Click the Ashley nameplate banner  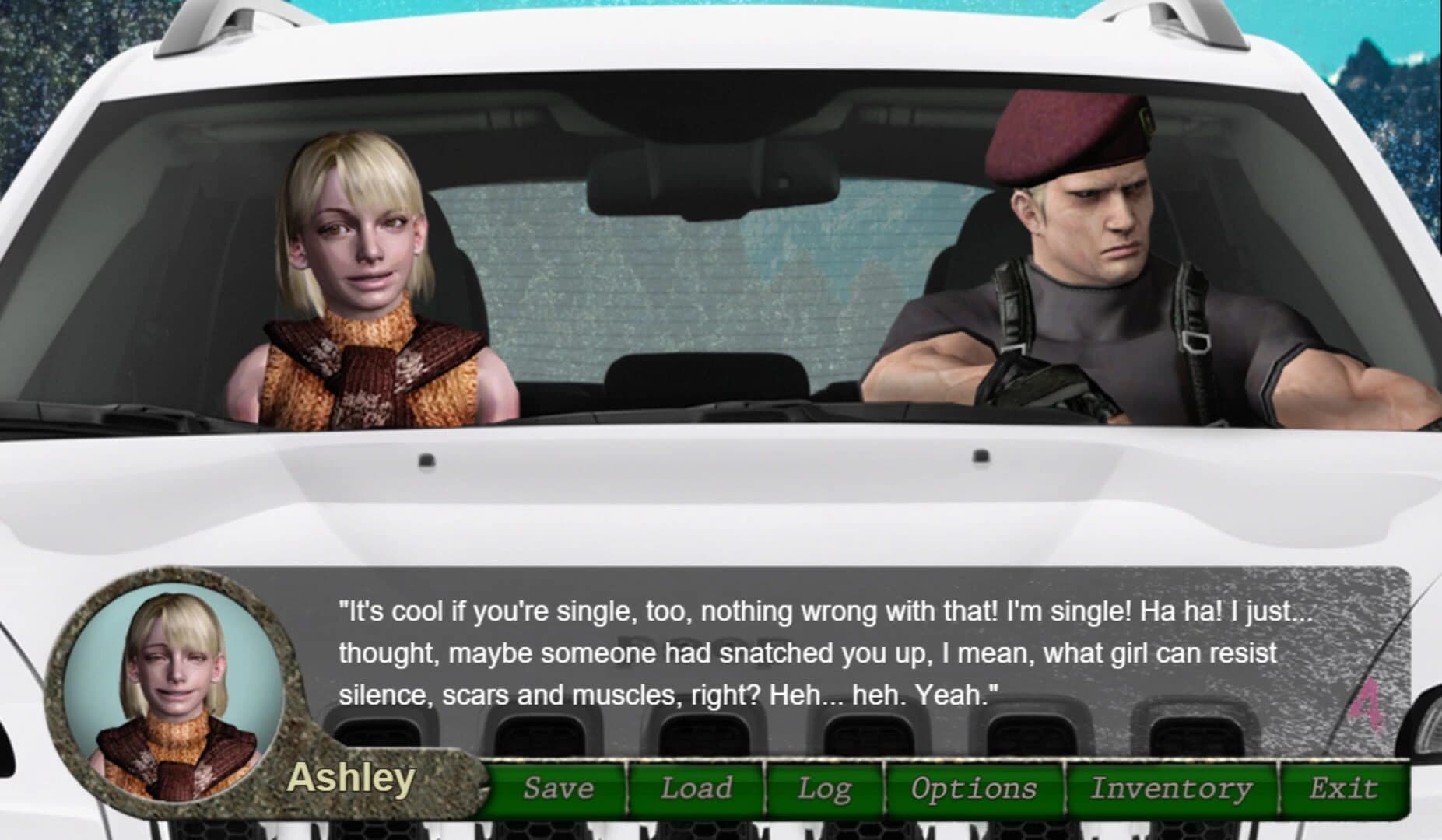click(354, 781)
